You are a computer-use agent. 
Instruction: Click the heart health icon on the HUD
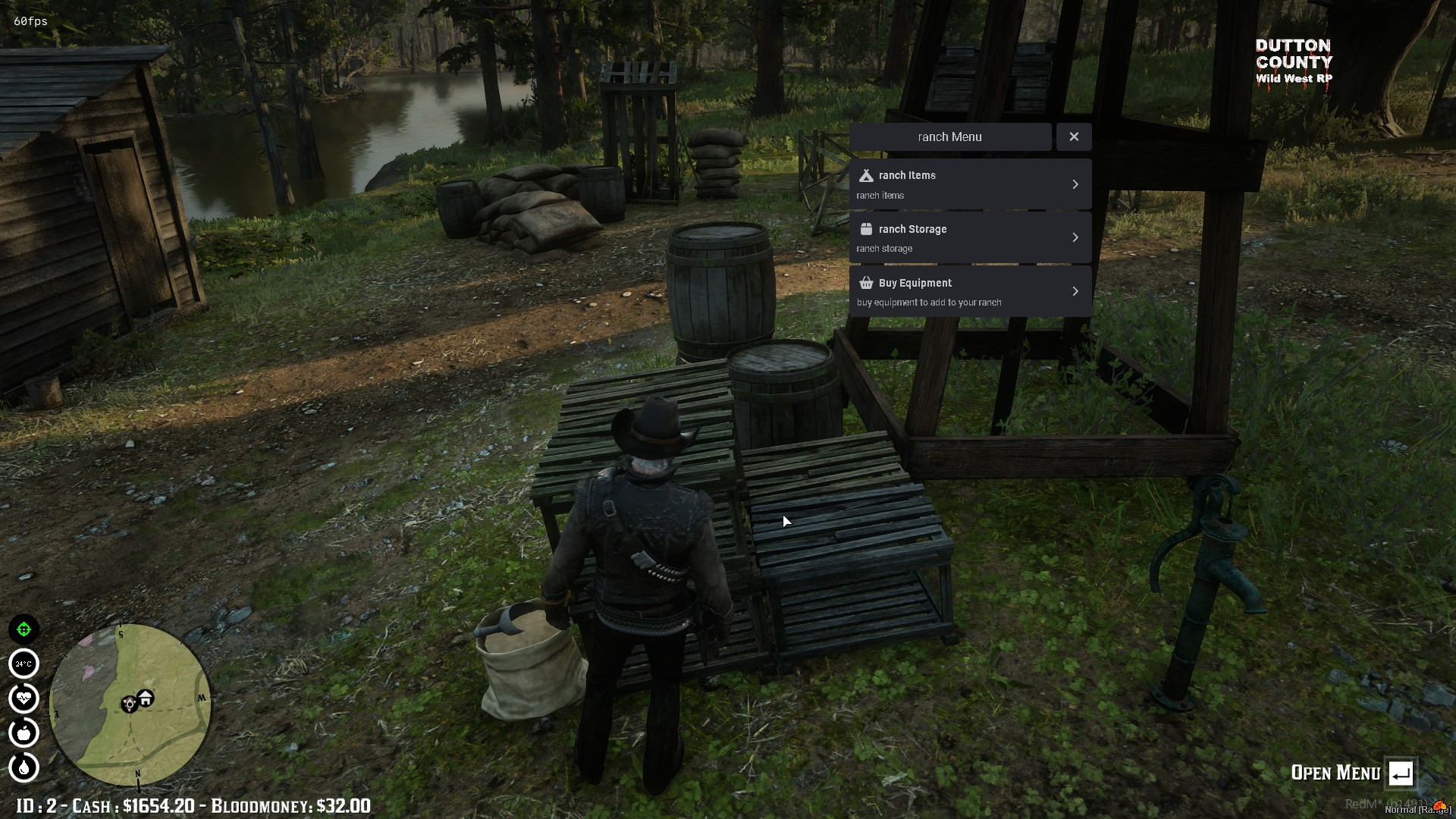click(24, 698)
